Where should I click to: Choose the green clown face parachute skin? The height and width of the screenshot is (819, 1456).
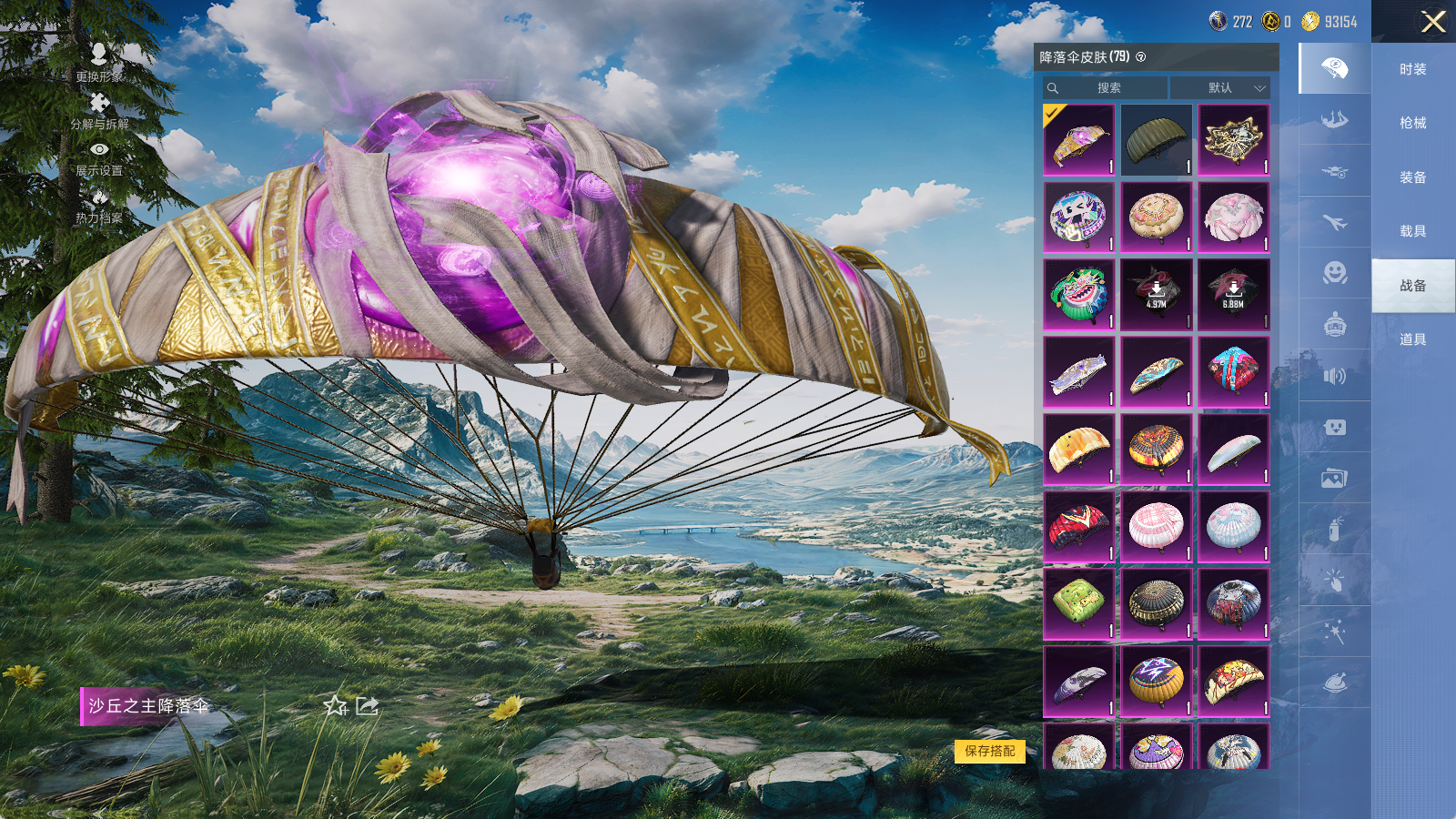1078,293
